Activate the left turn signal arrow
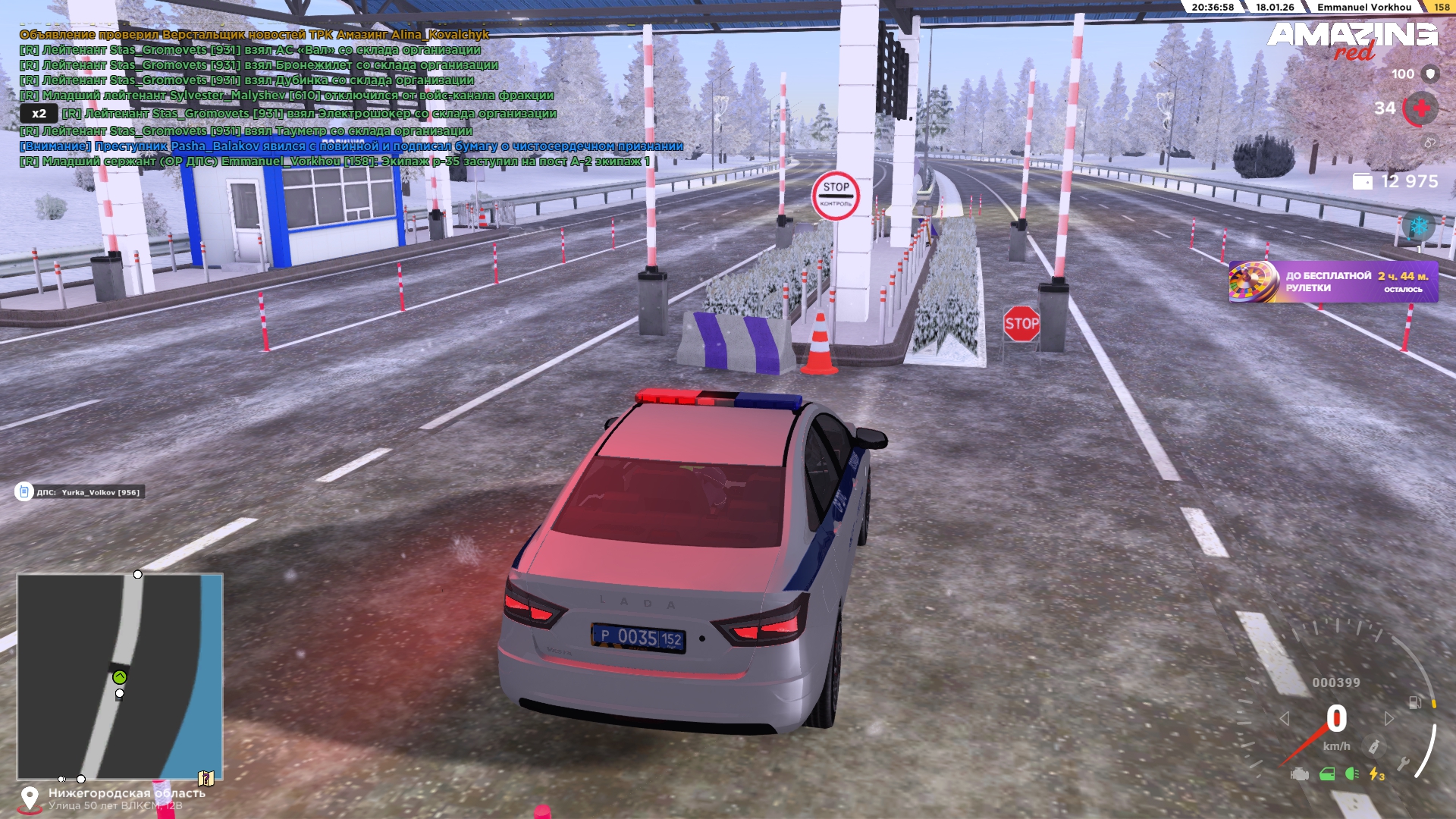The width and height of the screenshot is (1456, 819). click(x=1284, y=718)
